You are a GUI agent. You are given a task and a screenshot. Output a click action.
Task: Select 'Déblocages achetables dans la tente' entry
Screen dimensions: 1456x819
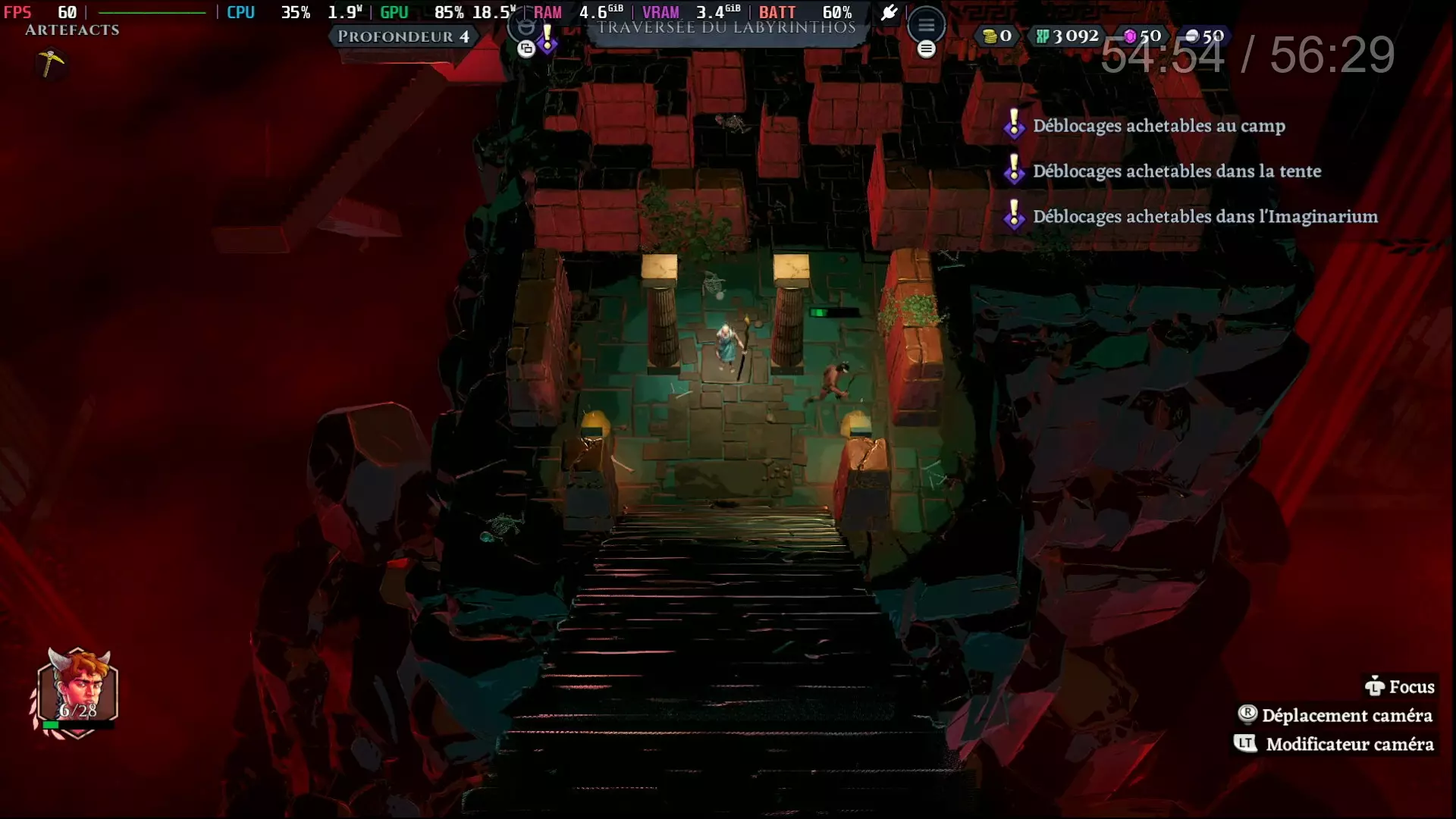pos(1176,171)
